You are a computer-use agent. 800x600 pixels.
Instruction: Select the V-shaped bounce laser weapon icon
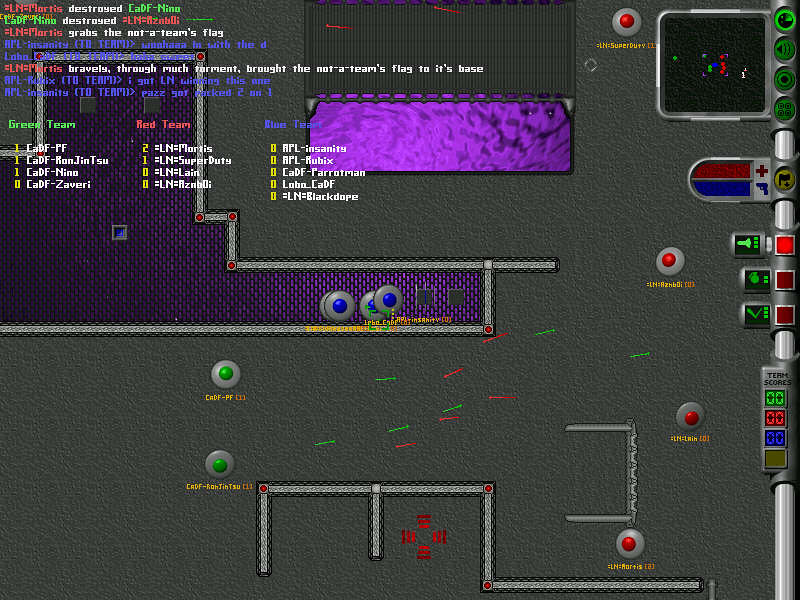[755, 314]
